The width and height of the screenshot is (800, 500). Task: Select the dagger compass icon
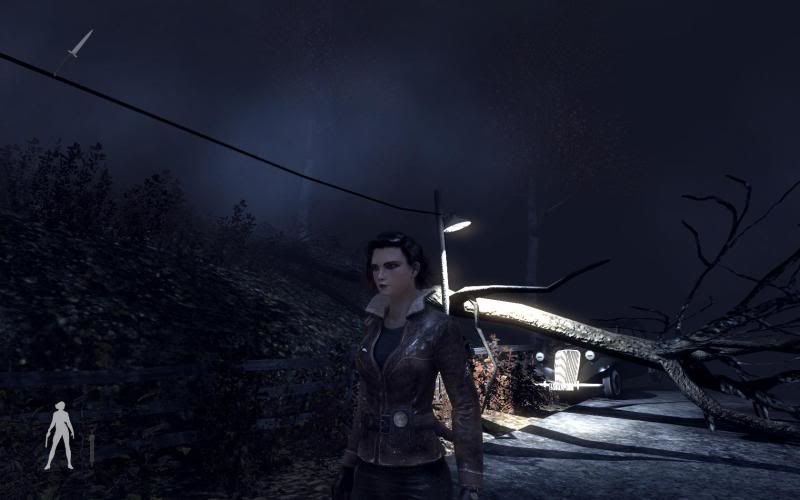(x=80, y=44)
